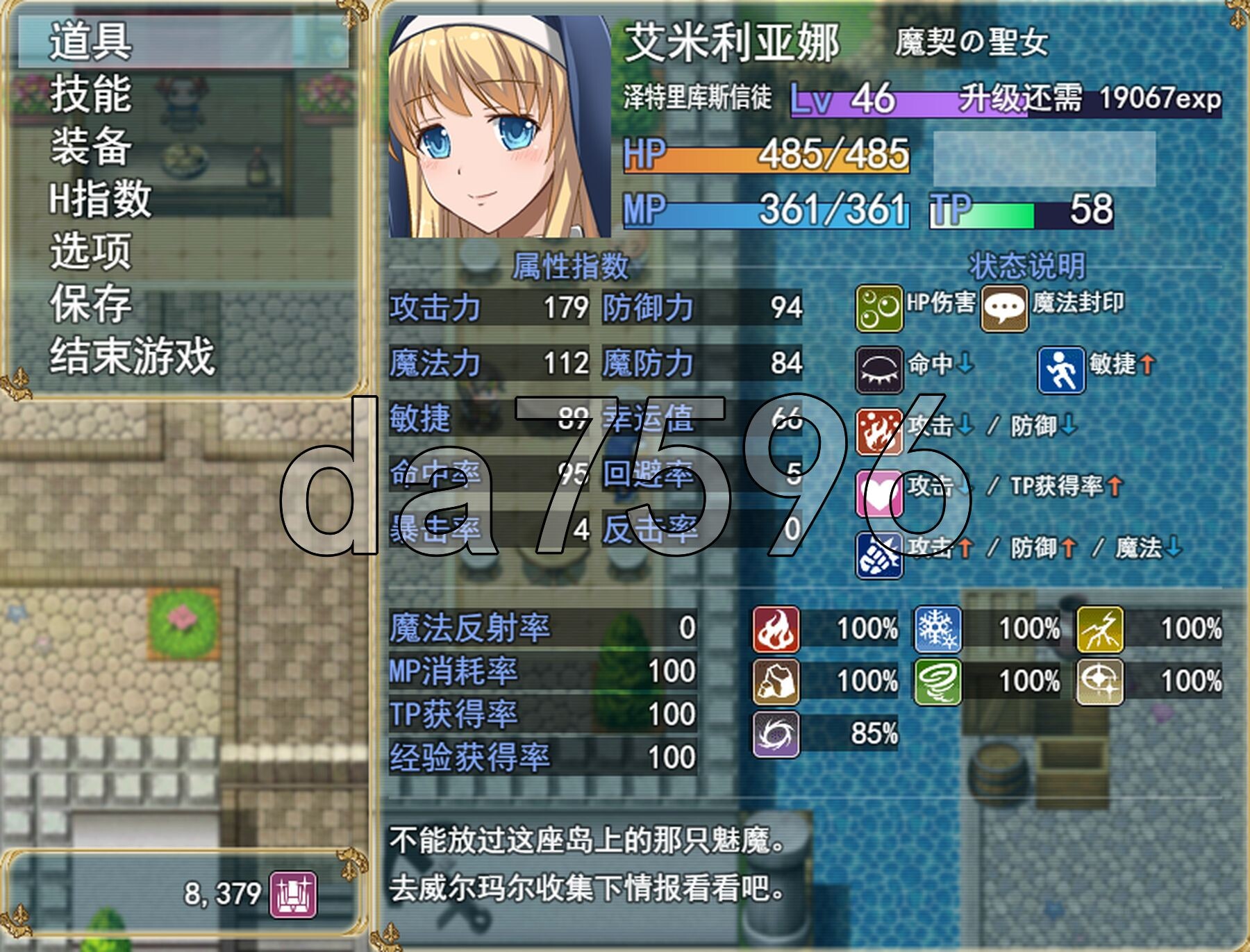Open 选项 (Options) settings
Viewport: 1250px width, 952px height.
coord(90,251)
